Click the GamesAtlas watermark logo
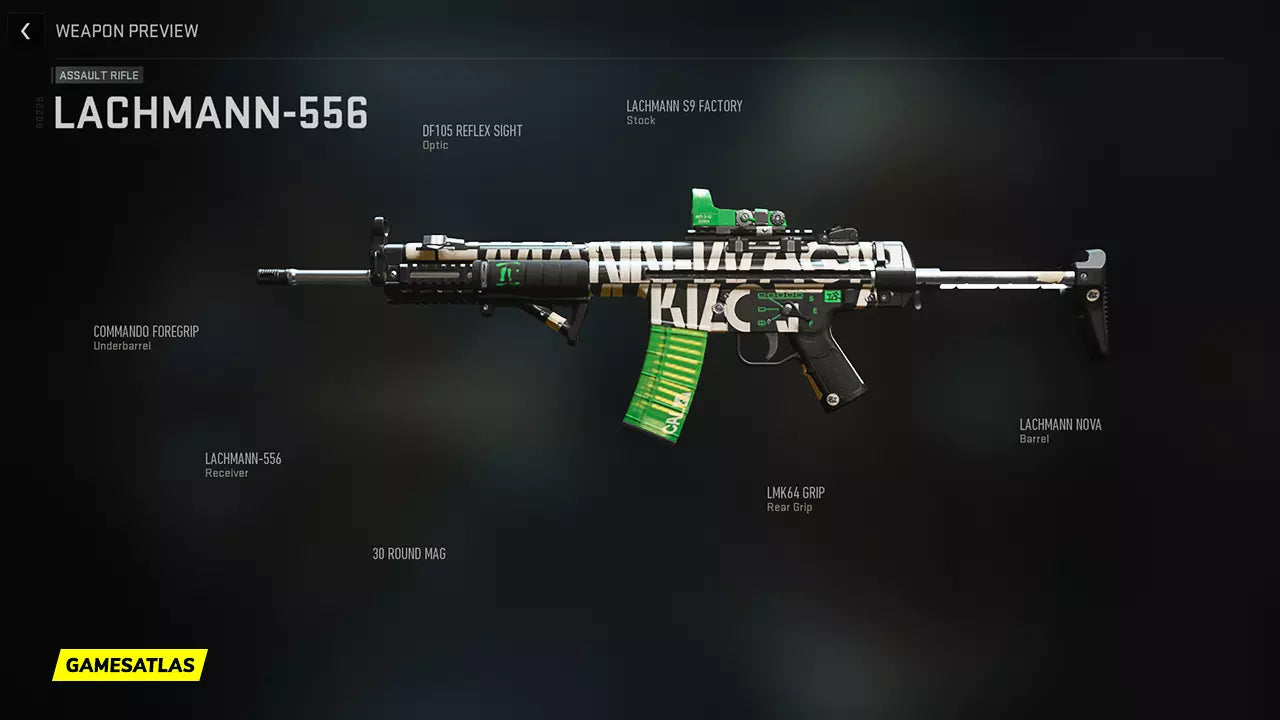 130,665
